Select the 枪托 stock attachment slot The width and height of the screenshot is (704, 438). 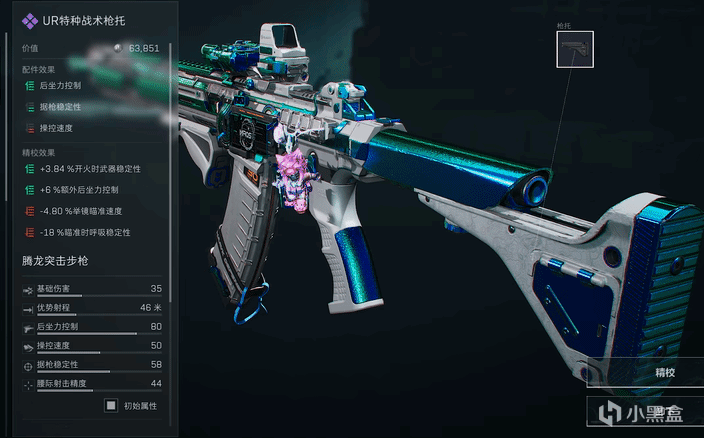tap(575, 49)
